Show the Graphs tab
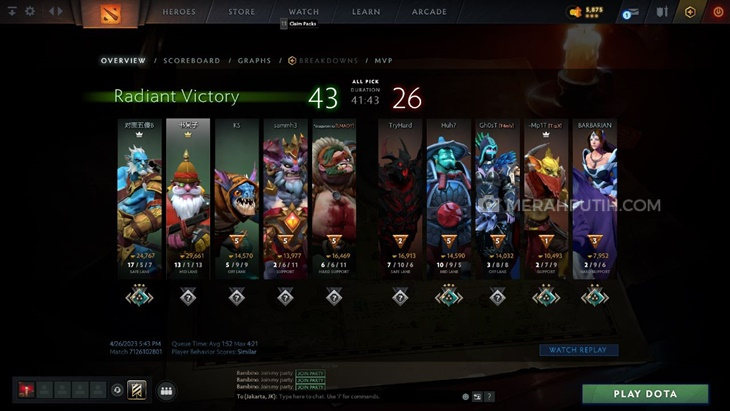This screenshot has width=730, height=411. [x=254, y=61]
